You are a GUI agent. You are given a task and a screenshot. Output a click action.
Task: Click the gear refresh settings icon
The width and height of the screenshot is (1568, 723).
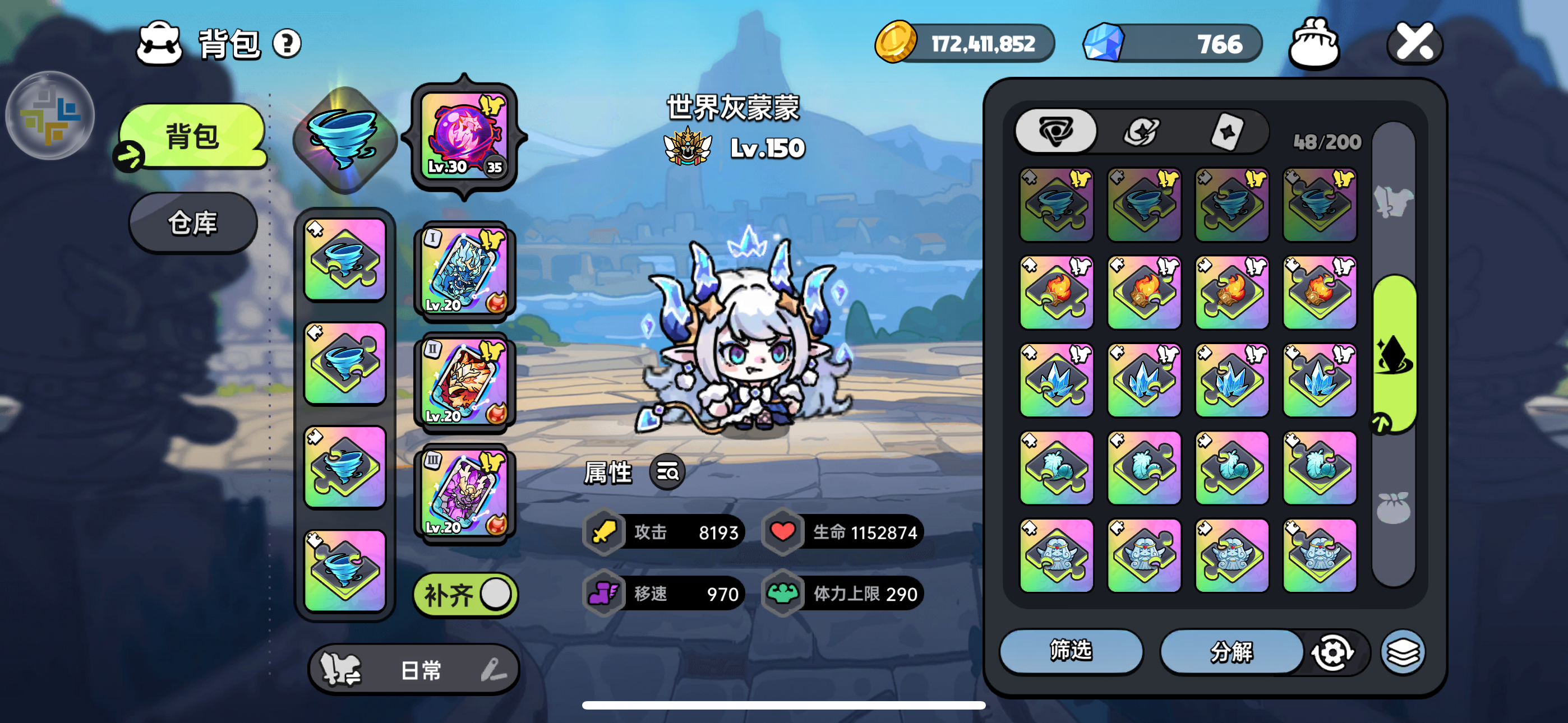pyautogui.click(x=1332, y=652)
